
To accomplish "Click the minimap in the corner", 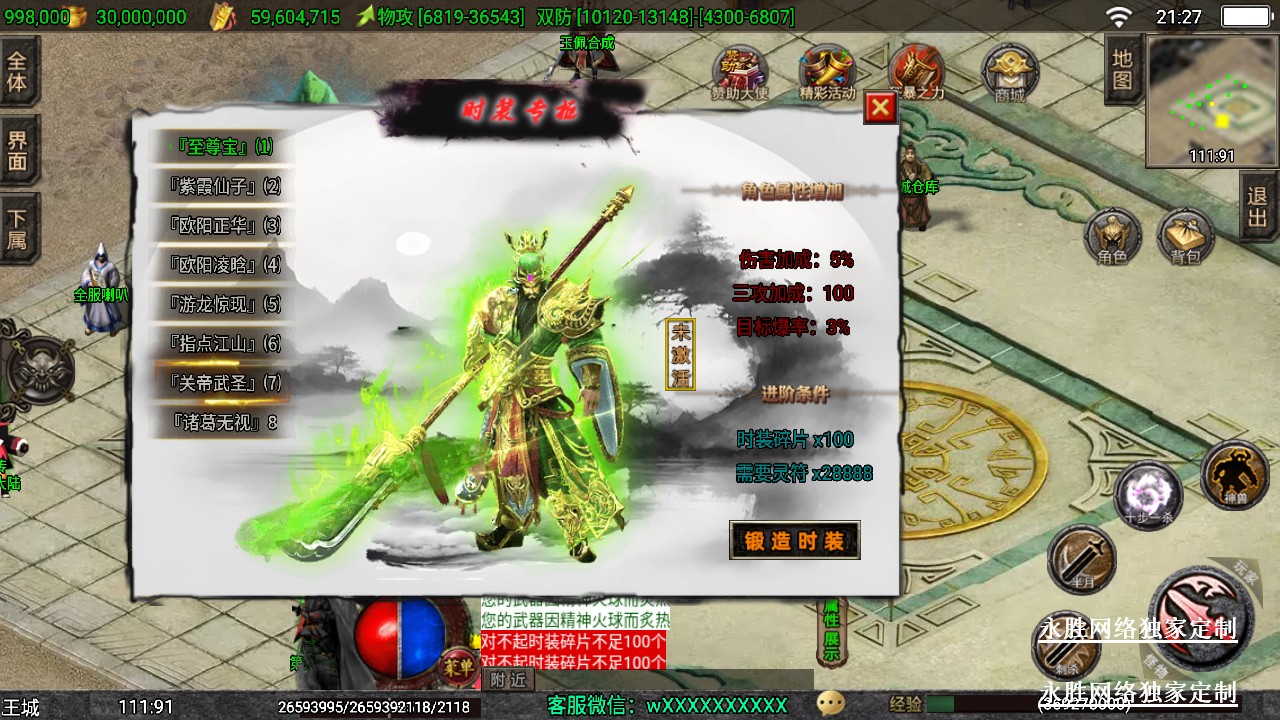I will tap(1212, 101).
